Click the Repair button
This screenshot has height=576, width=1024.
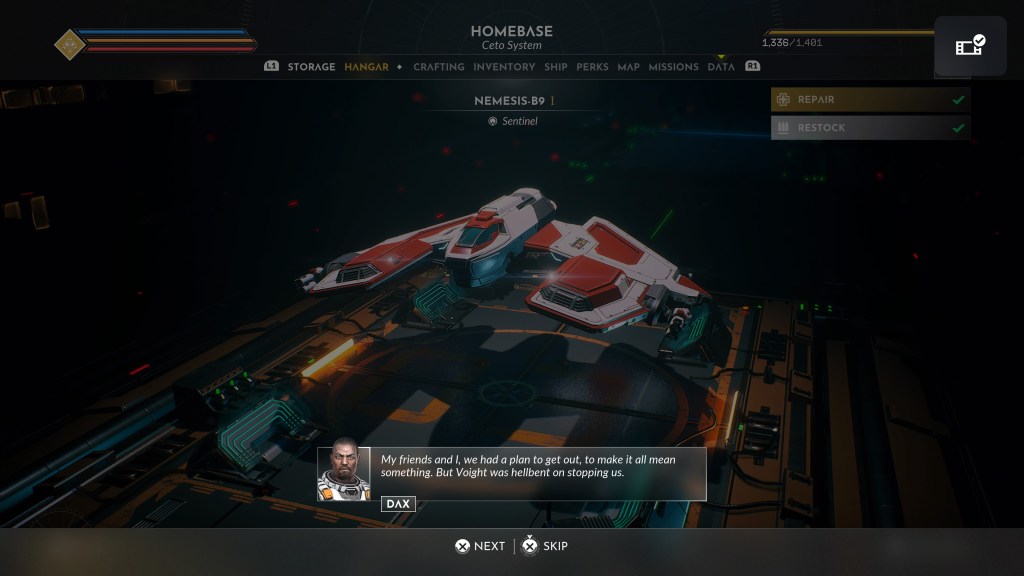pos(869,100)
